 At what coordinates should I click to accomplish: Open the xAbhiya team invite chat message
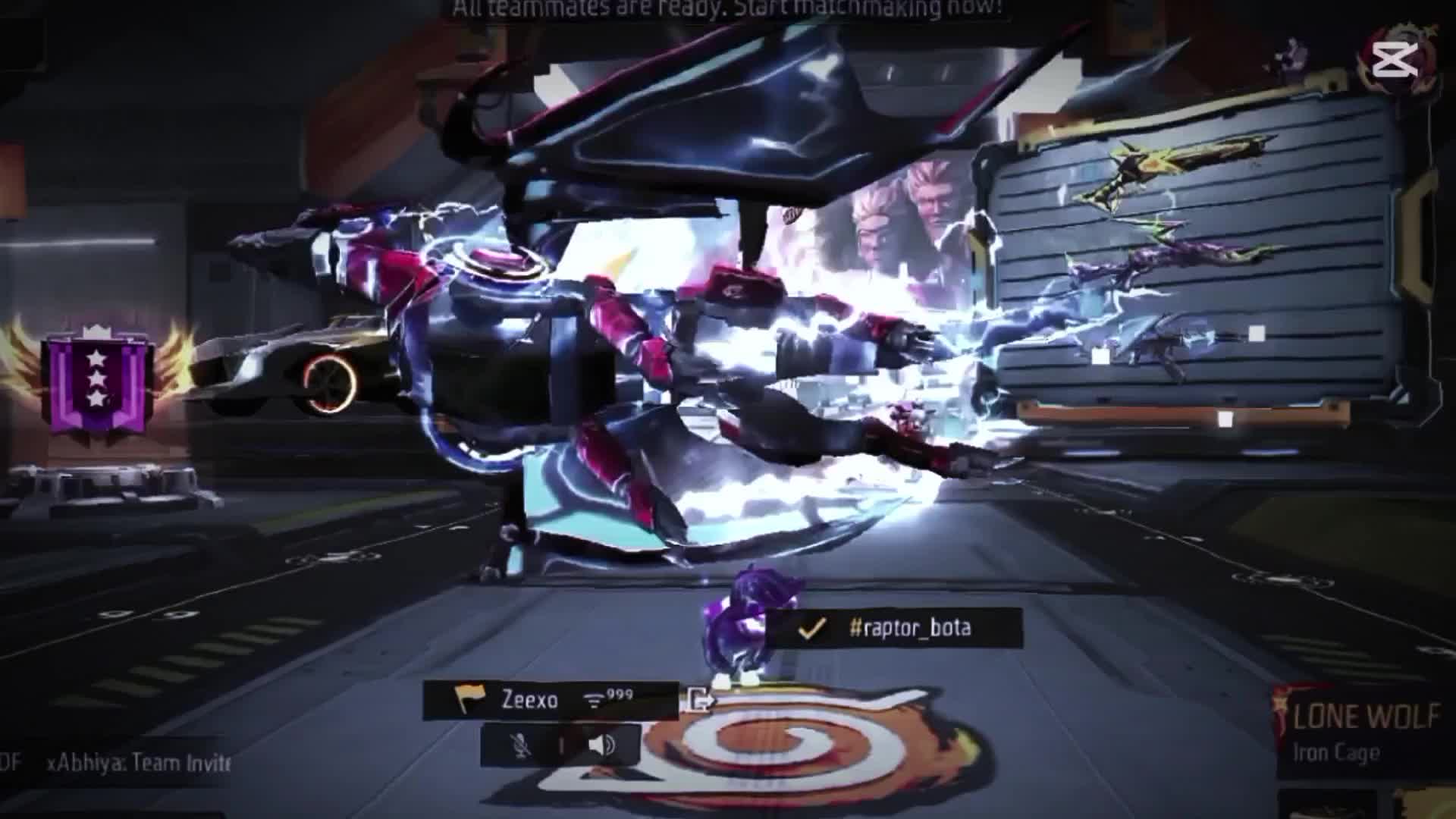(136, 762)
